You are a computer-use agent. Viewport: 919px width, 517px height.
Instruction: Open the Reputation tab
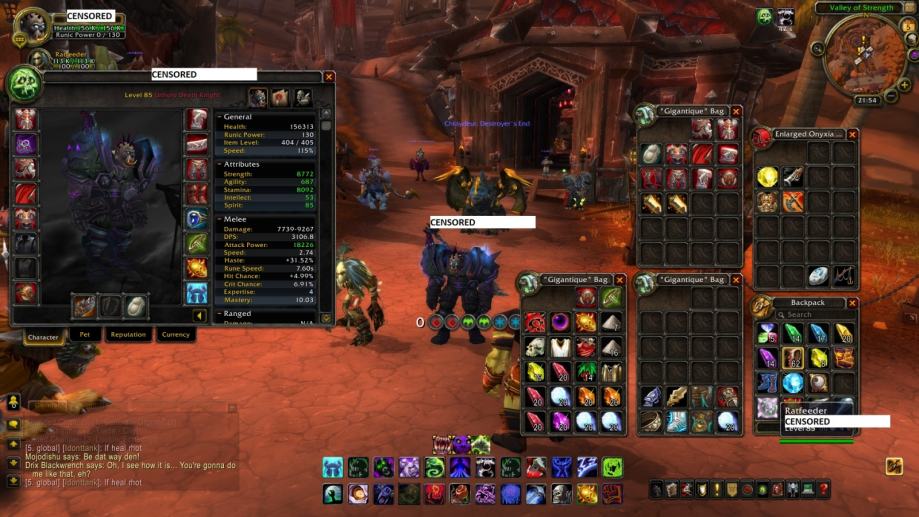128,335
